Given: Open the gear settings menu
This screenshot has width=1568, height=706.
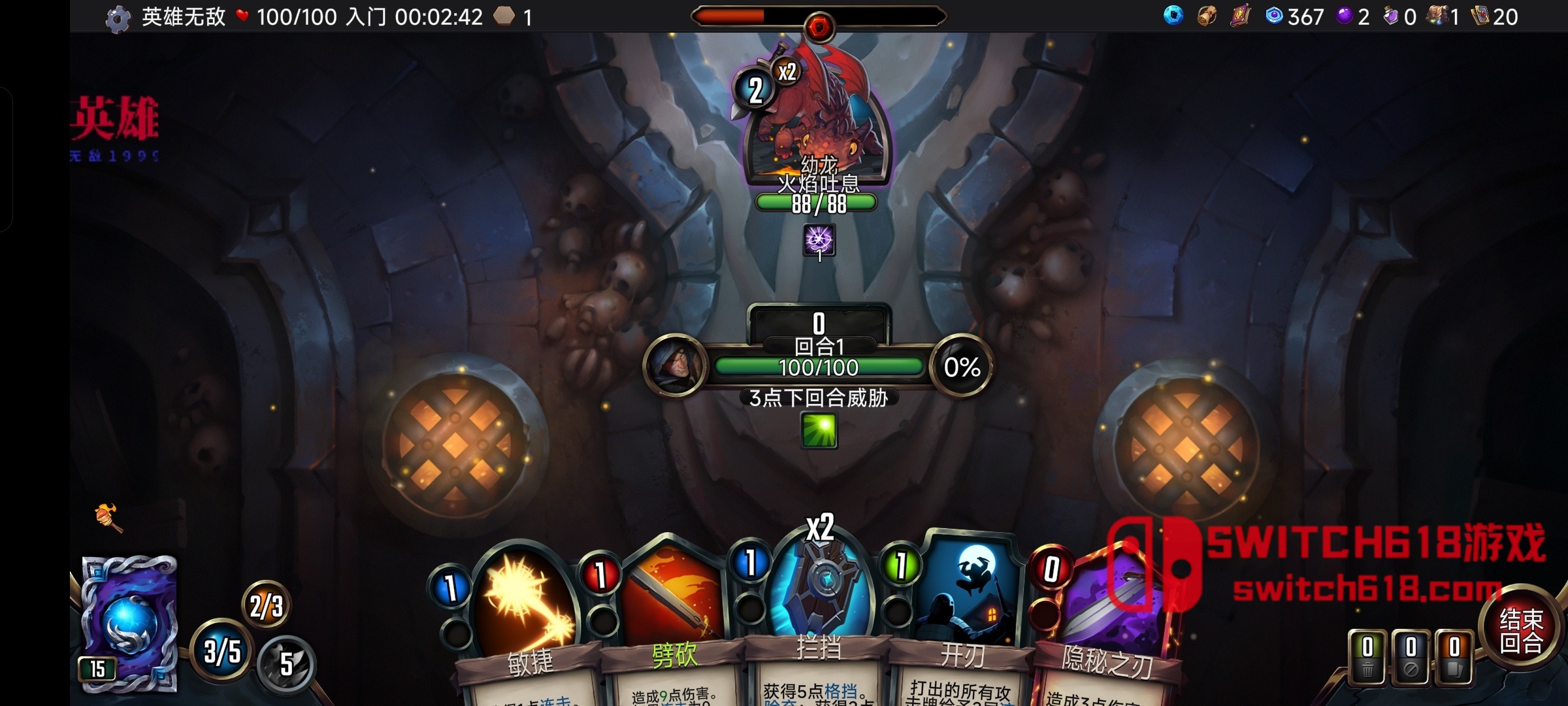Looking at the screenshot, I should click(118, 18).
